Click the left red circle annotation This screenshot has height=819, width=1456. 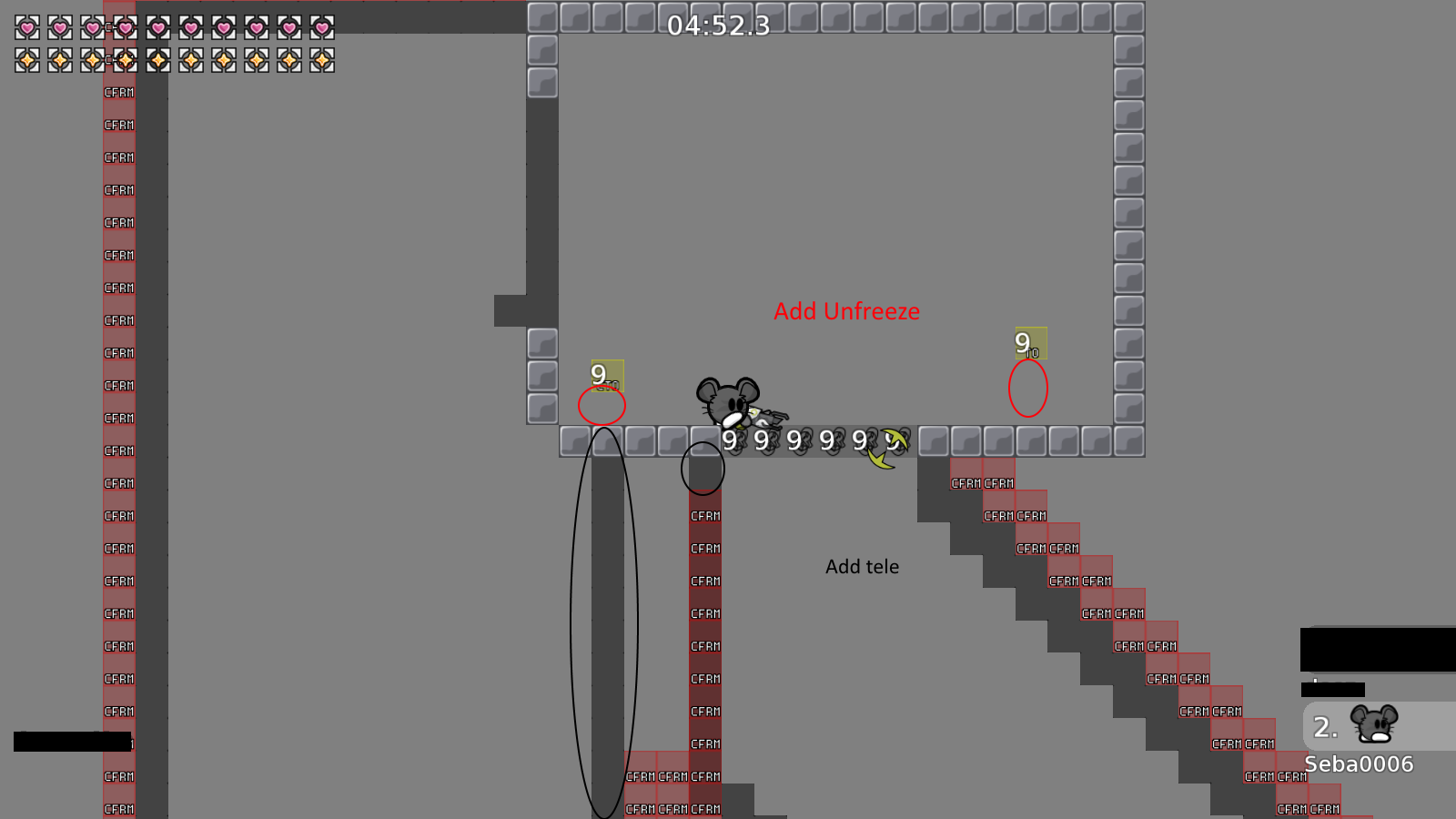[602, 405]
